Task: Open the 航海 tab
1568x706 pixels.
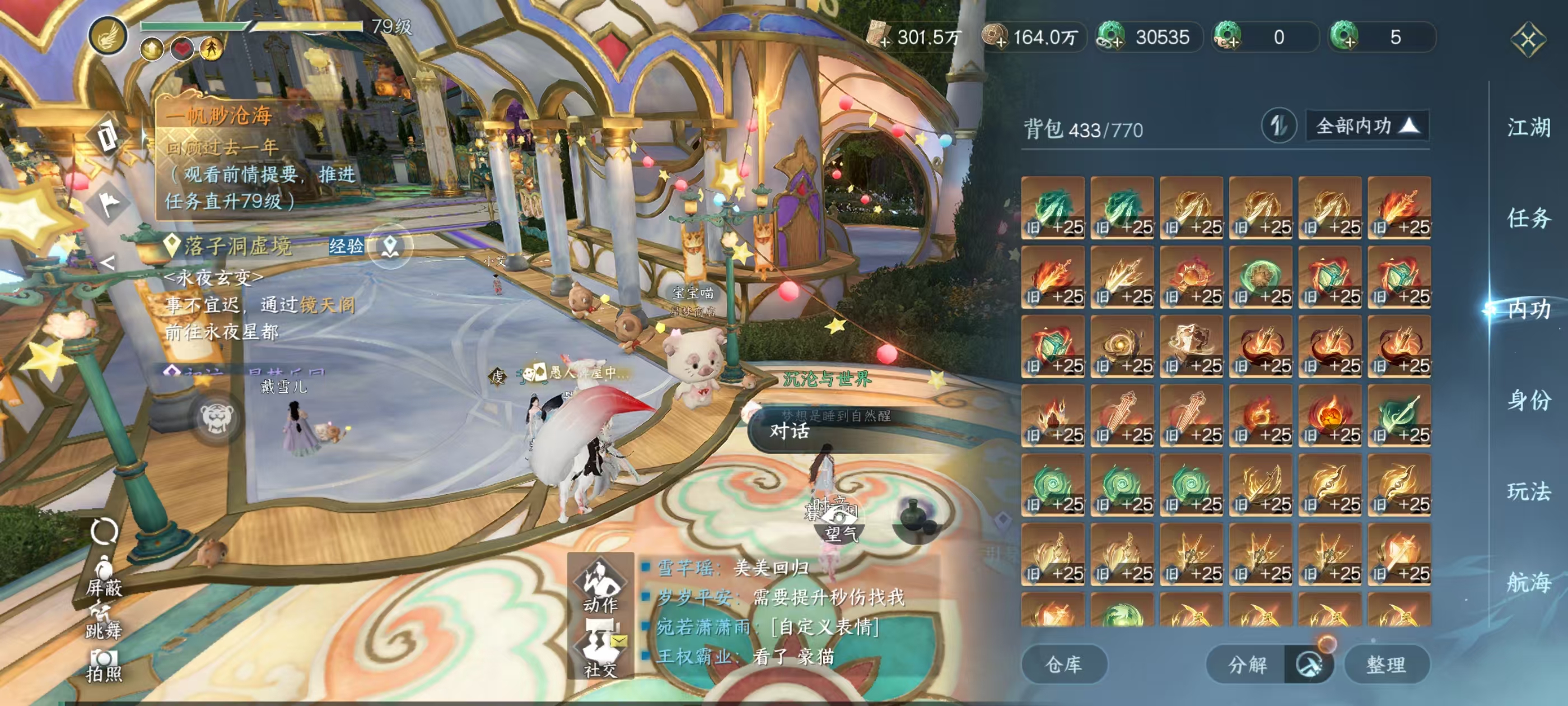Action: tap(1528, 582)
